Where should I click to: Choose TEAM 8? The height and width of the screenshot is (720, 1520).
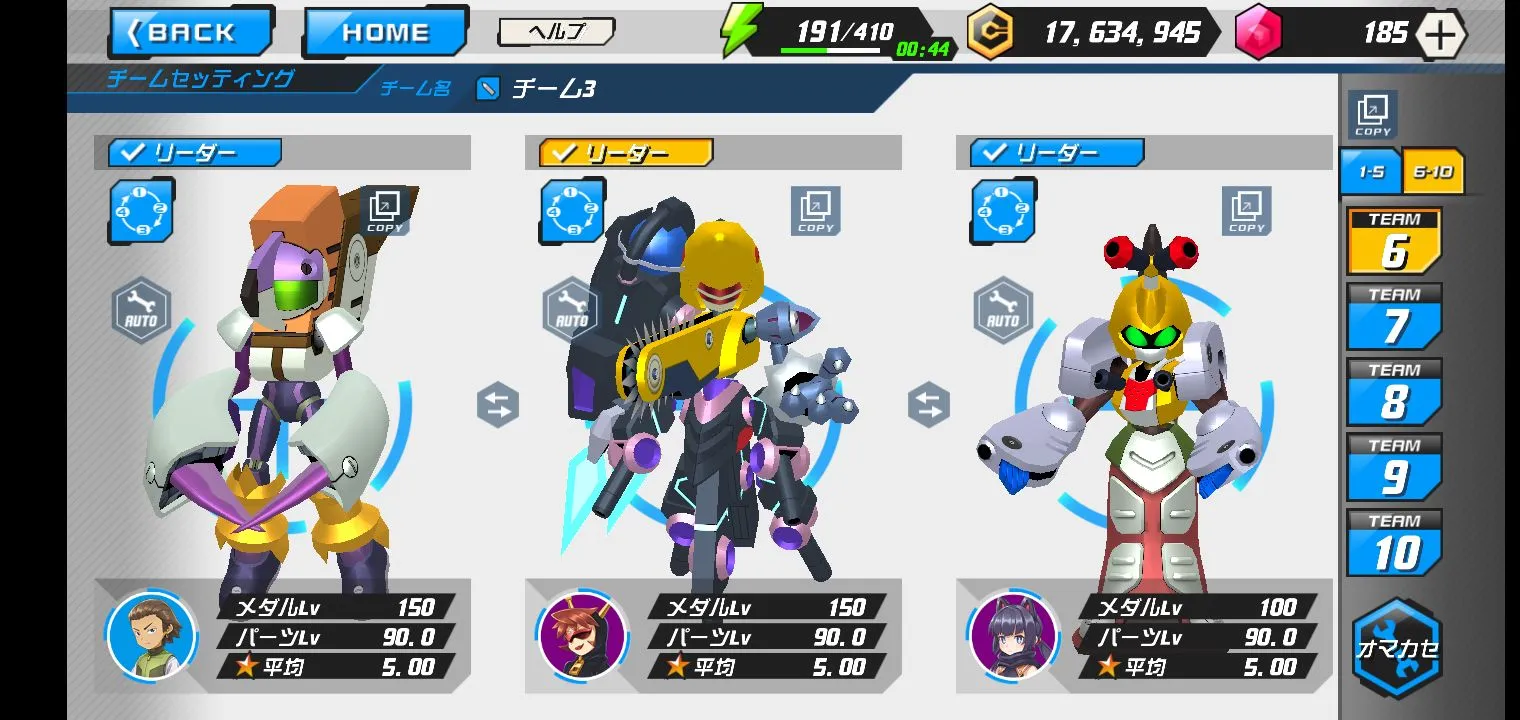click(x=1394, y=392)
